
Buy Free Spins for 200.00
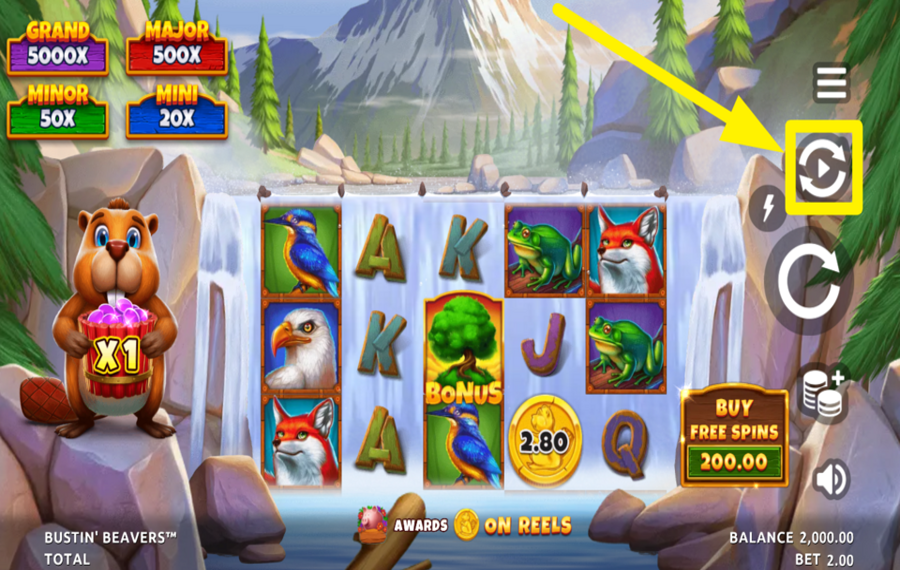[x=734, y=437]
